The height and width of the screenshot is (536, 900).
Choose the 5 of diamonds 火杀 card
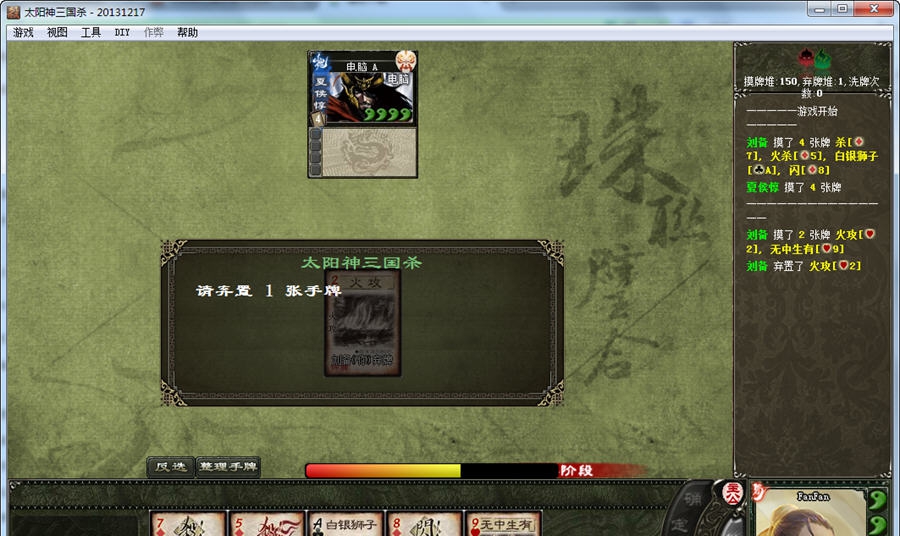(266, 524)
